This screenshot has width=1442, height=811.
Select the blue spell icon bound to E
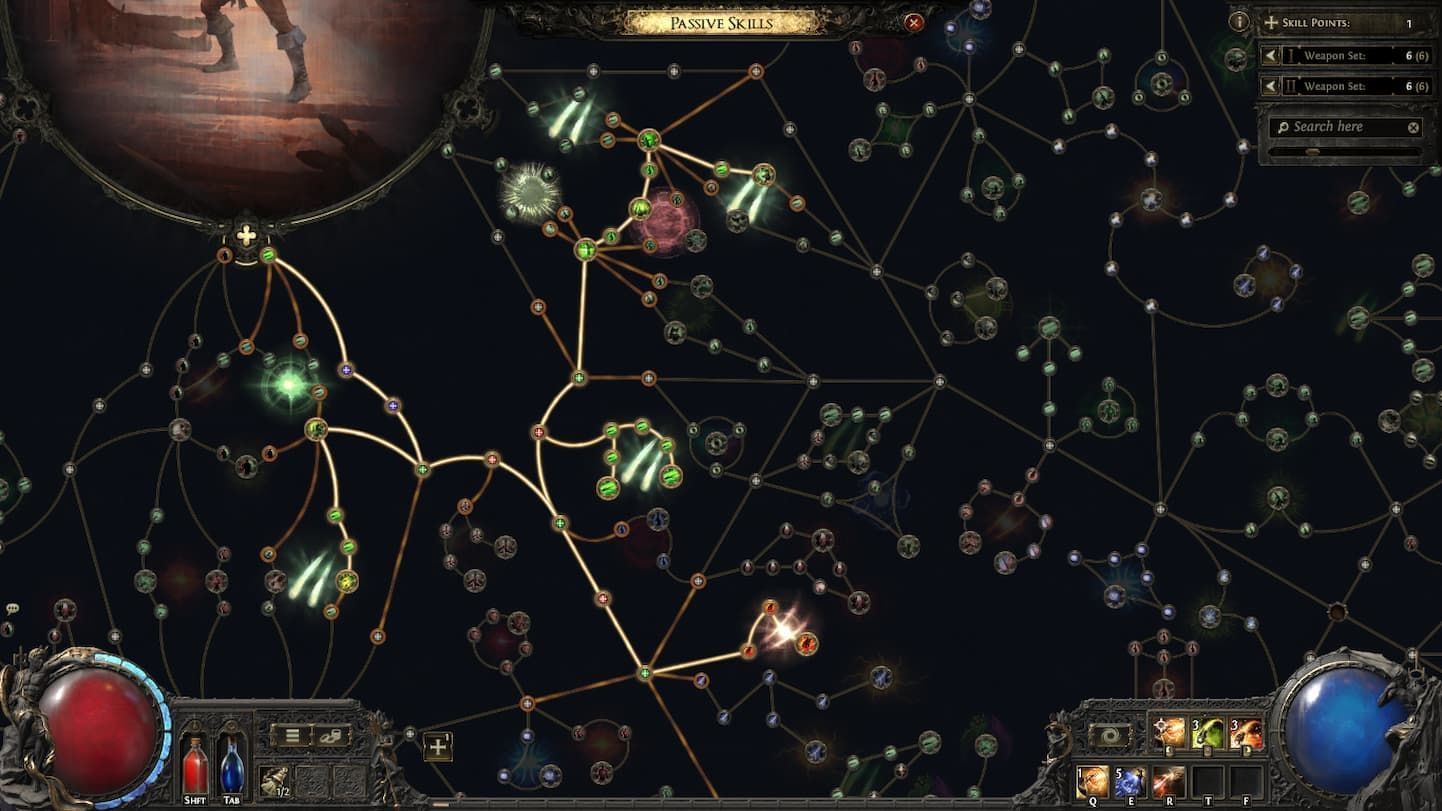pyautogui.click(x=1129, y=780)
